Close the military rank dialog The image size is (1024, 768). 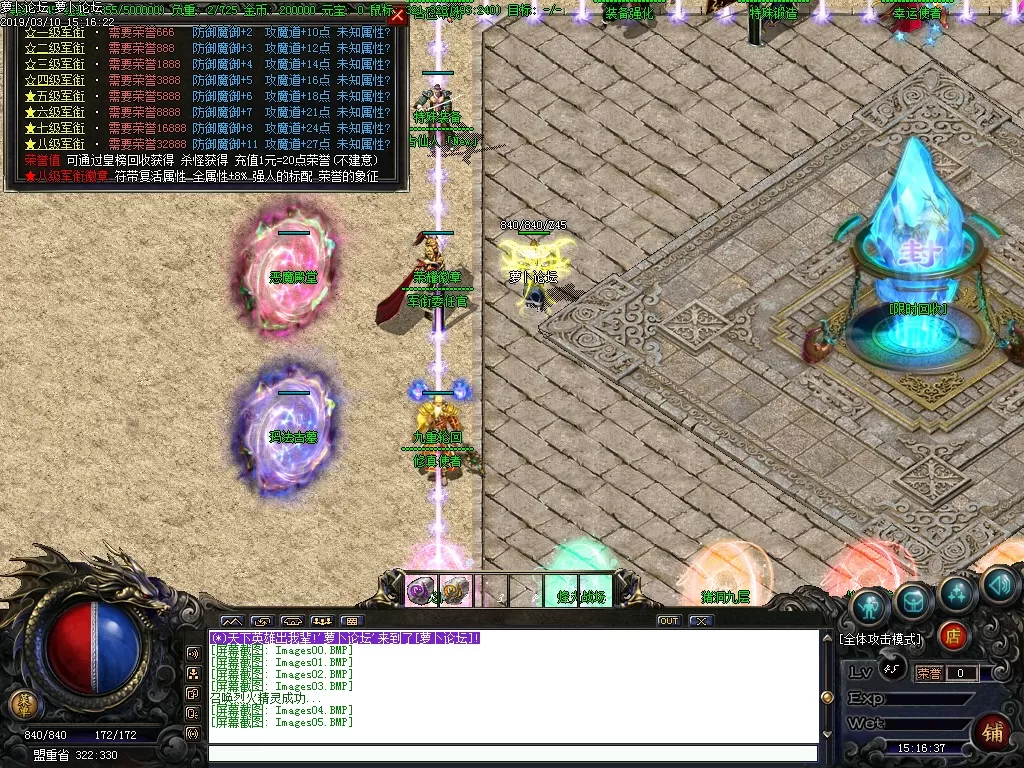coord(398,15)
